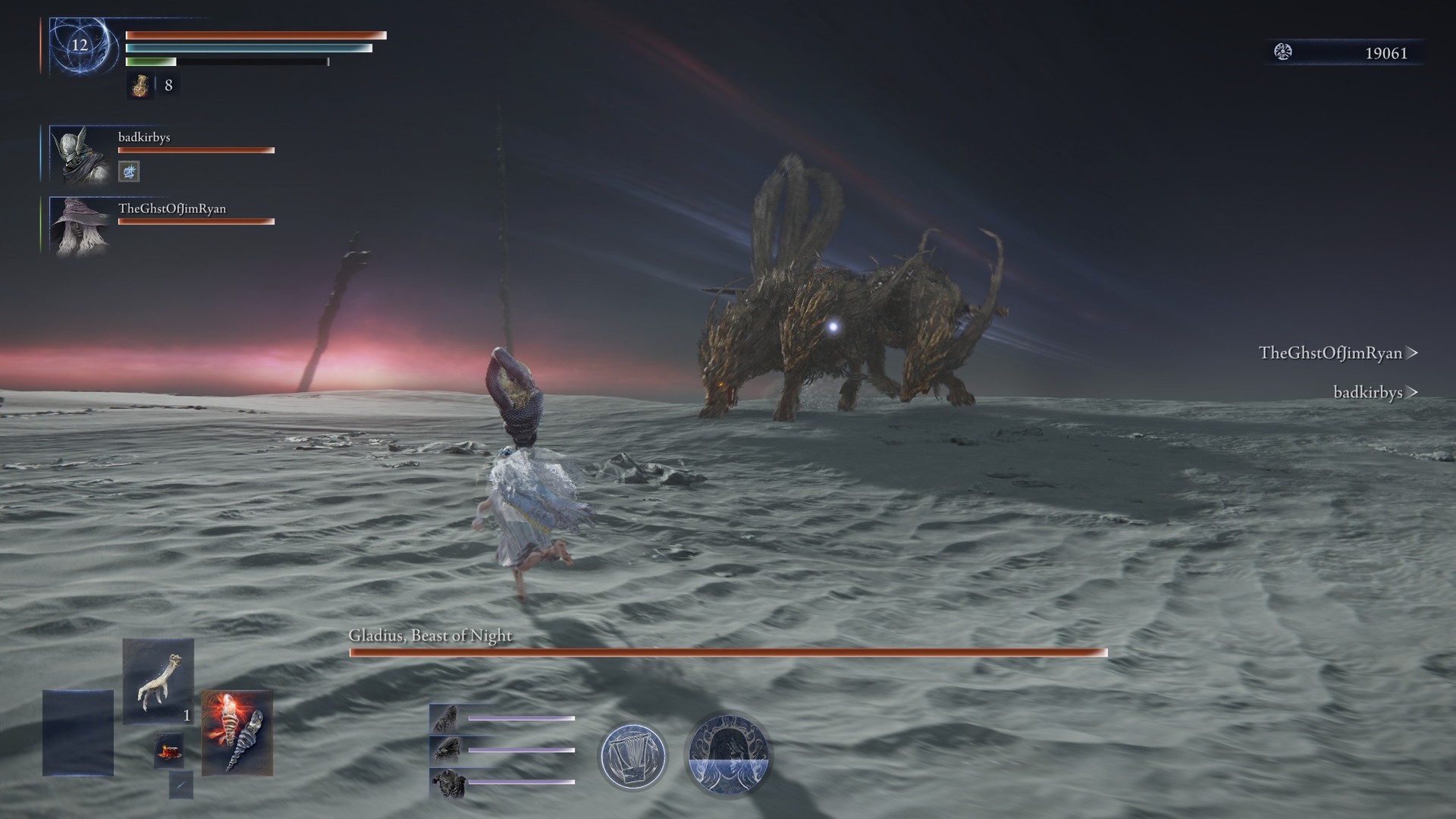Image resolution: width=1456 pixels, height=819 pixels.
Task: Select TheGhstOfJimRyan's witch hat portrait
Action: pyautogui.click(x=80, y=224)
